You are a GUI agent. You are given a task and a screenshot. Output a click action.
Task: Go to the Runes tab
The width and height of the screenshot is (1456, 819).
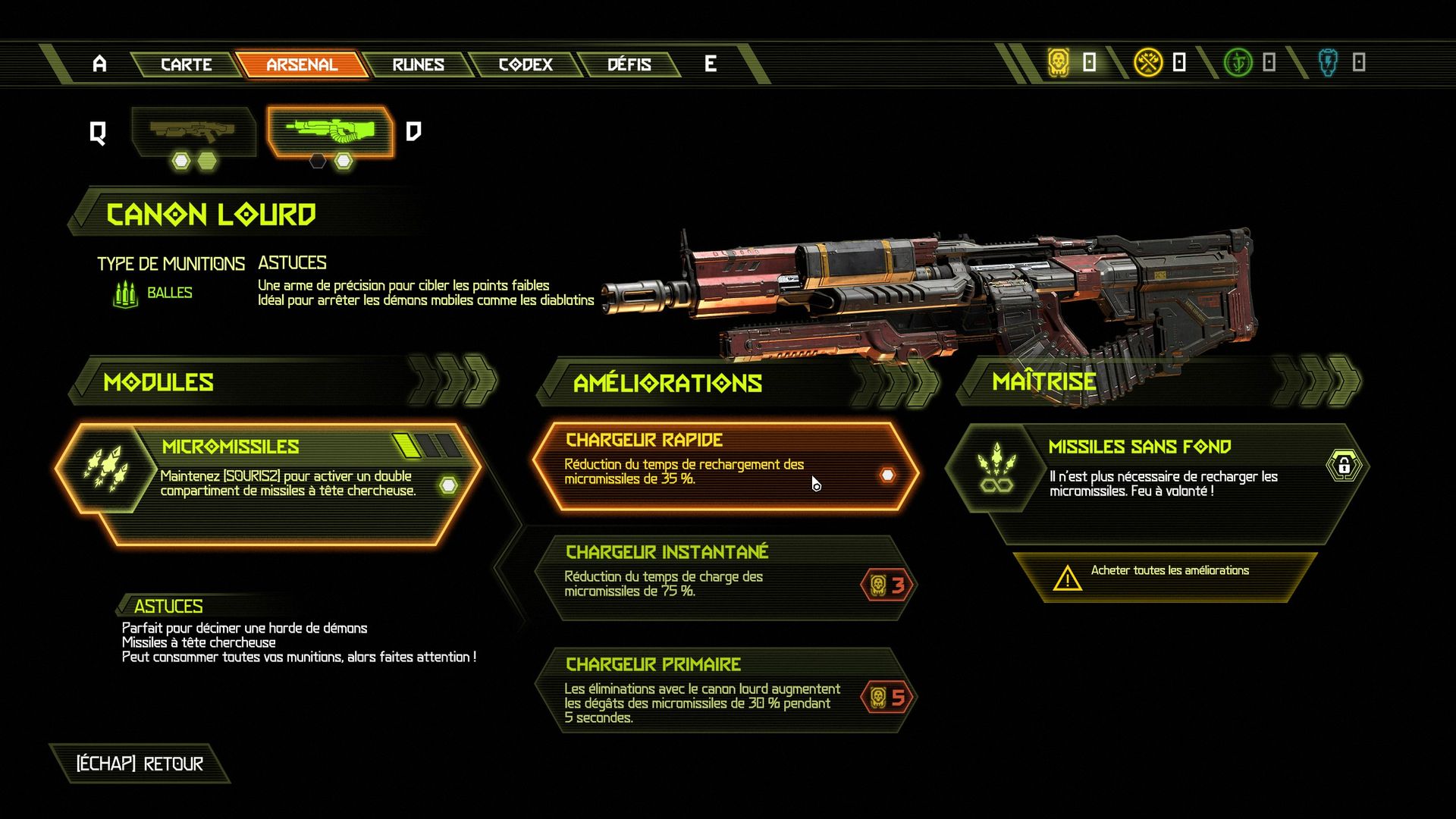pyautogui.click(x=418, y=64)
